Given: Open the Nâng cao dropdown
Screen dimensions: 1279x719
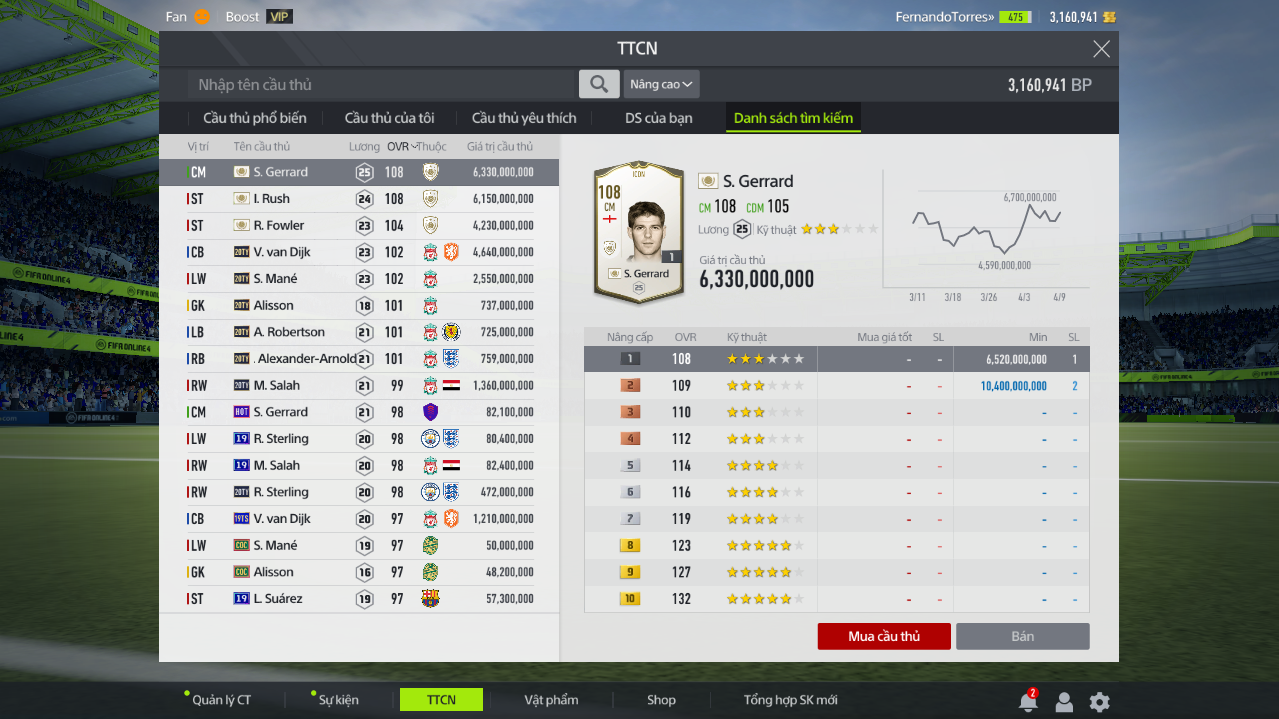Looking at the screenshot, I should click(661, 85).
